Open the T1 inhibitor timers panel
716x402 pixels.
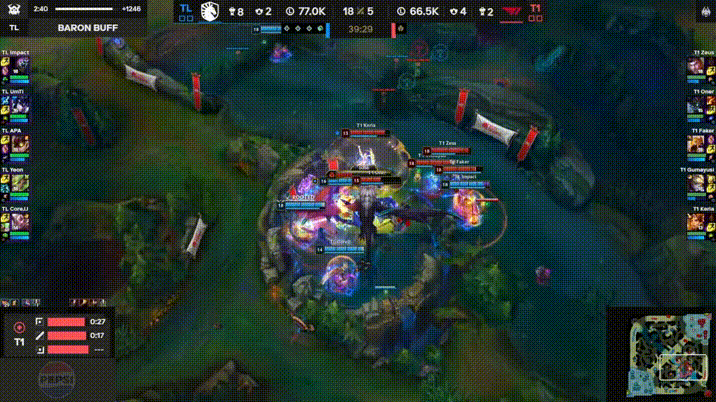(x=58, y=334)
